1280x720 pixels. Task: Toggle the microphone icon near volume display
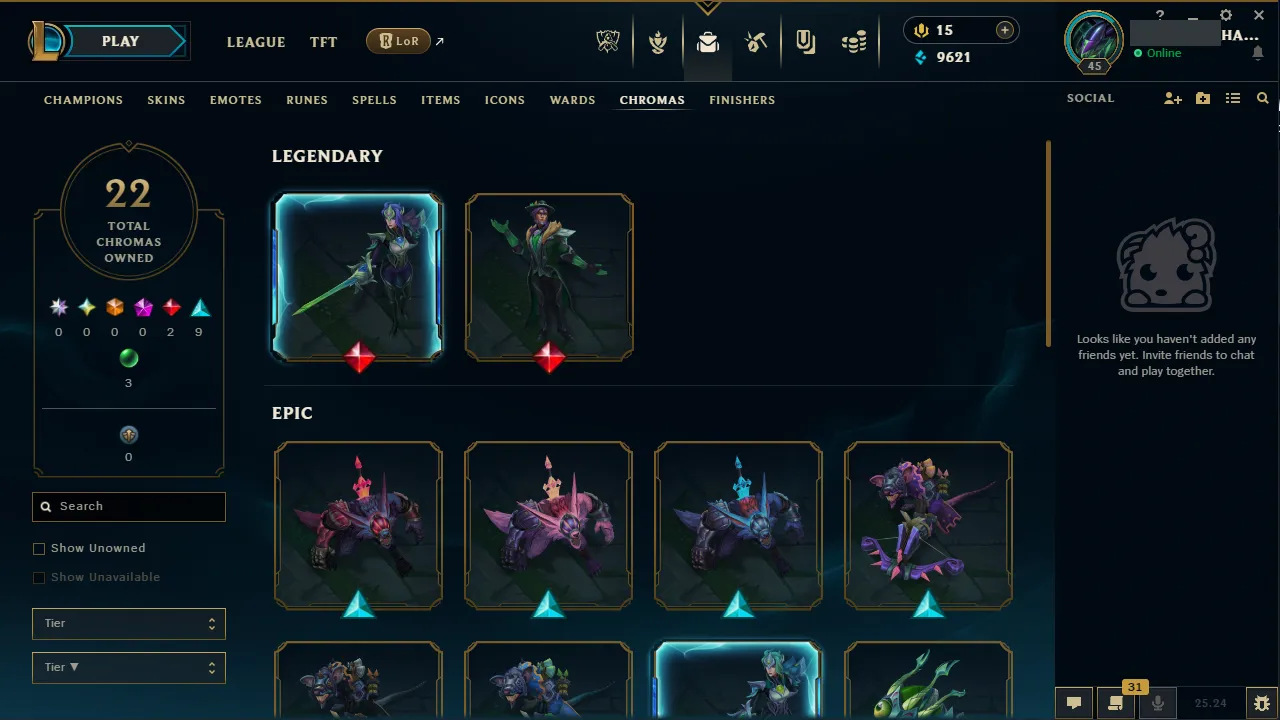click(1158, 702)
